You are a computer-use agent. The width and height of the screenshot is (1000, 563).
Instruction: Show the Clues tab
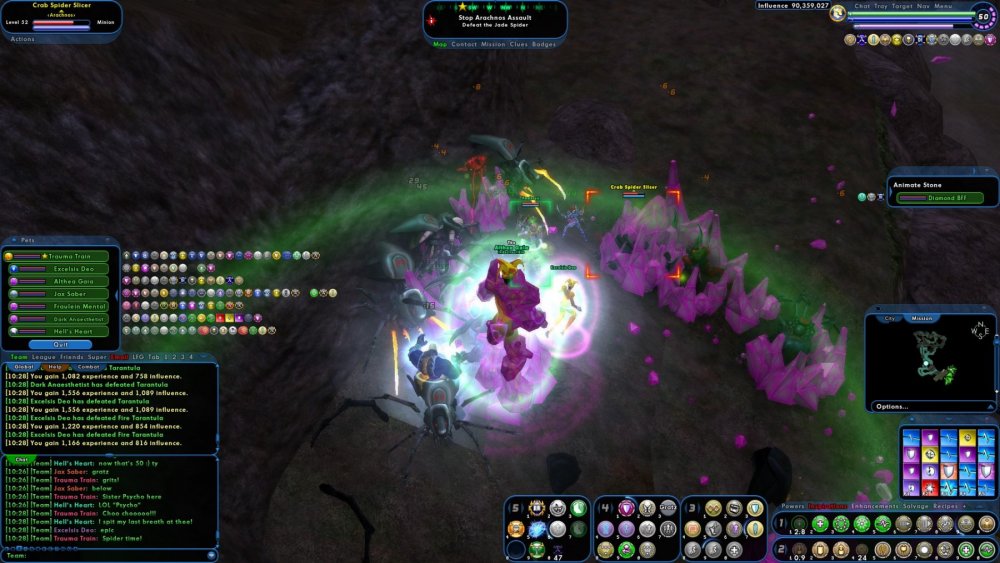(518, 44)
